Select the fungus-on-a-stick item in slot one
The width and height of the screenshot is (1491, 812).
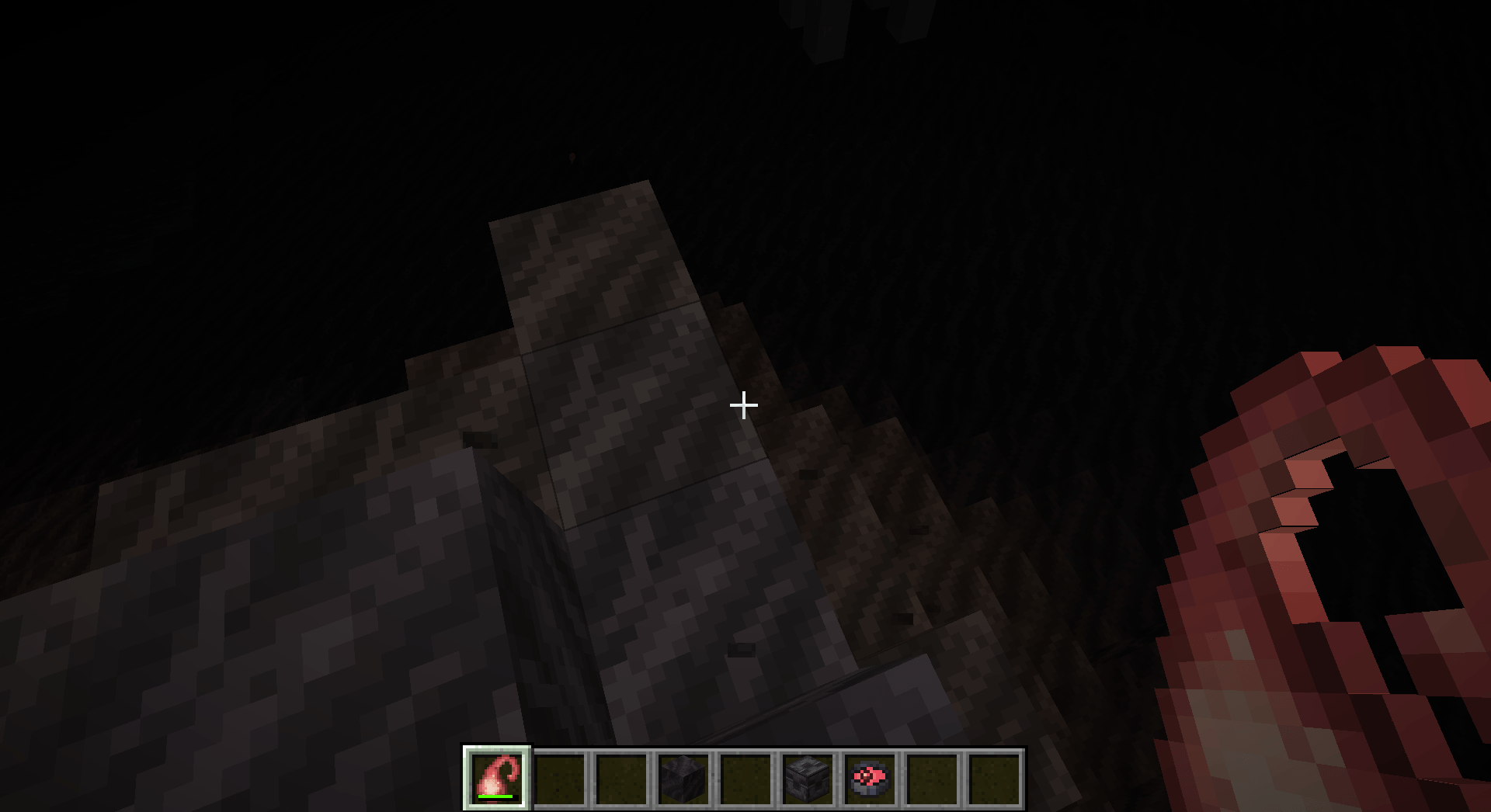tap(497, 780)
